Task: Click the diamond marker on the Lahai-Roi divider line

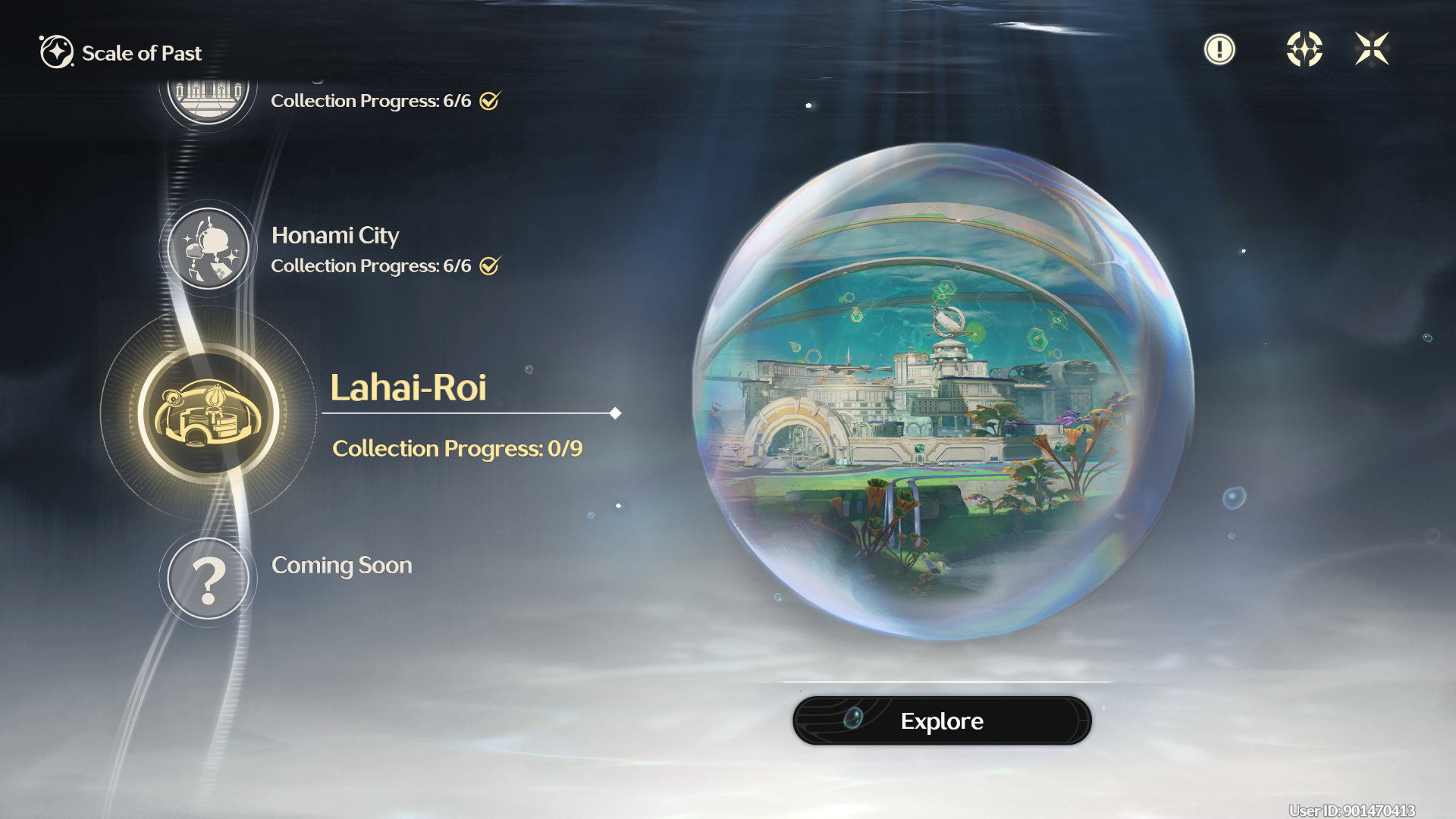Action: pyautogui.click(x=614, y=414)
